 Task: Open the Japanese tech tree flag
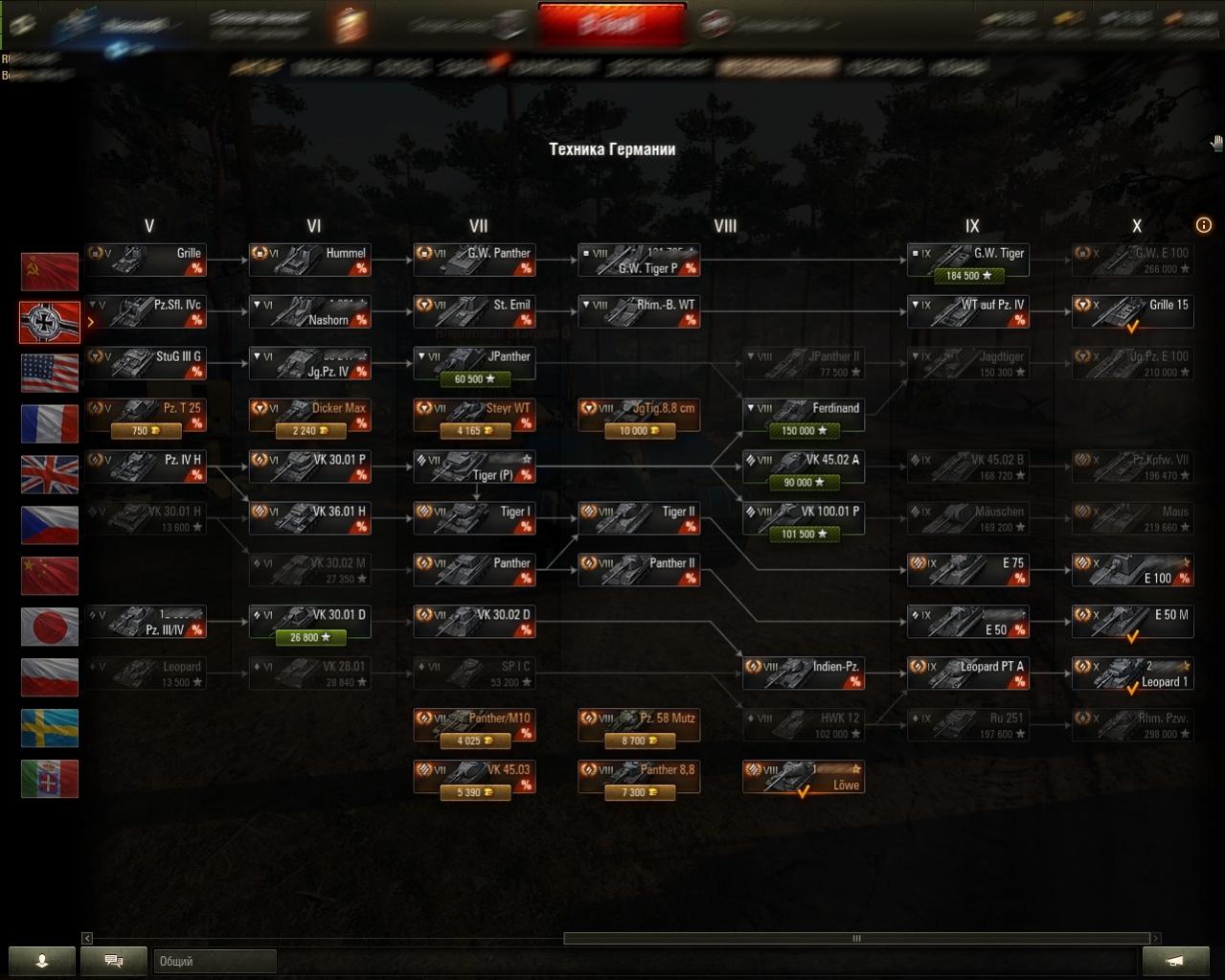coord(50,627)
